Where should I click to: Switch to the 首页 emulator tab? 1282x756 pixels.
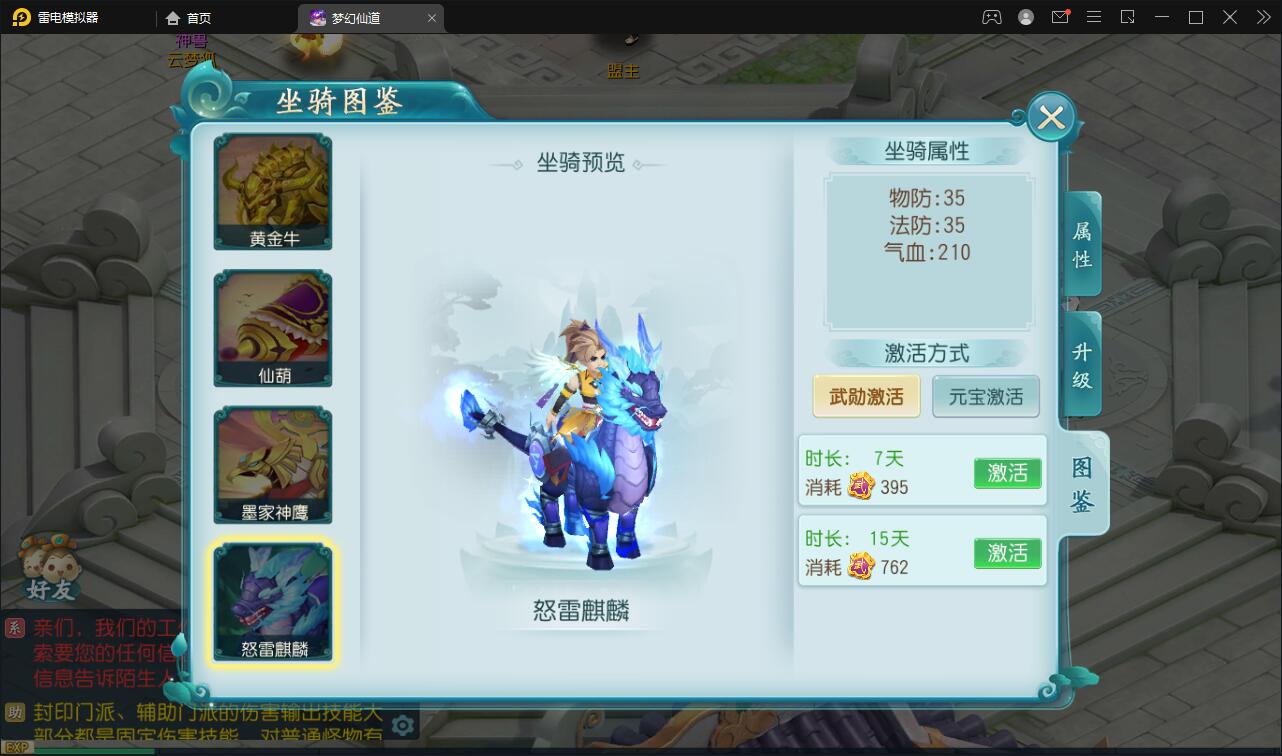coord(190,17)
